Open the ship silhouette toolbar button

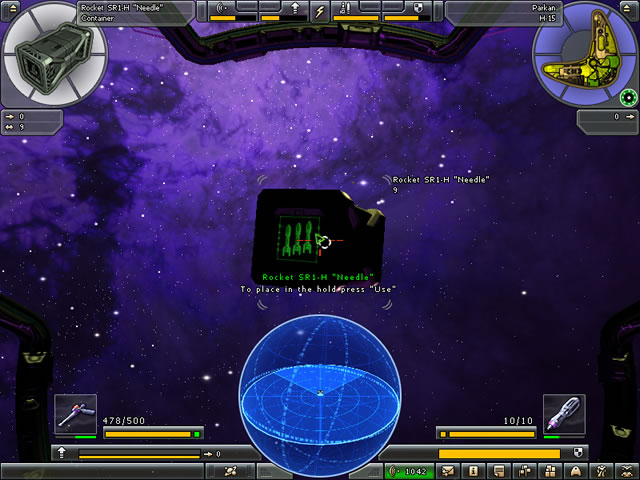(575, 470)
